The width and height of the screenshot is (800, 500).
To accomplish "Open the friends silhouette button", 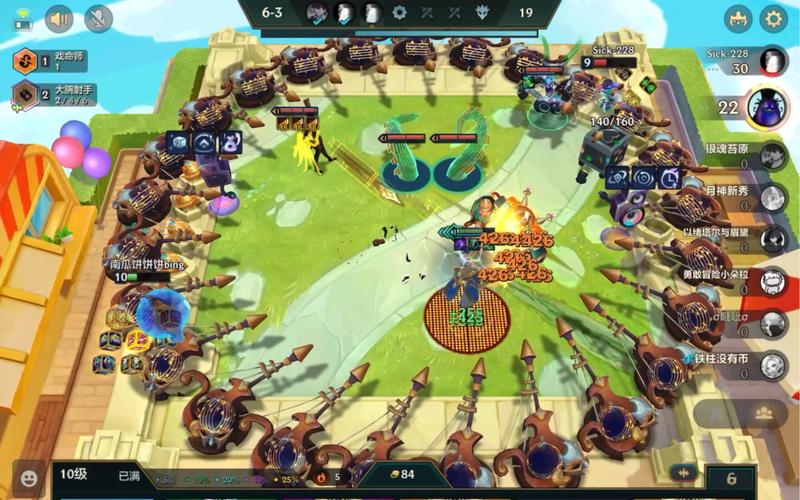I will click(x=764, y=412).
